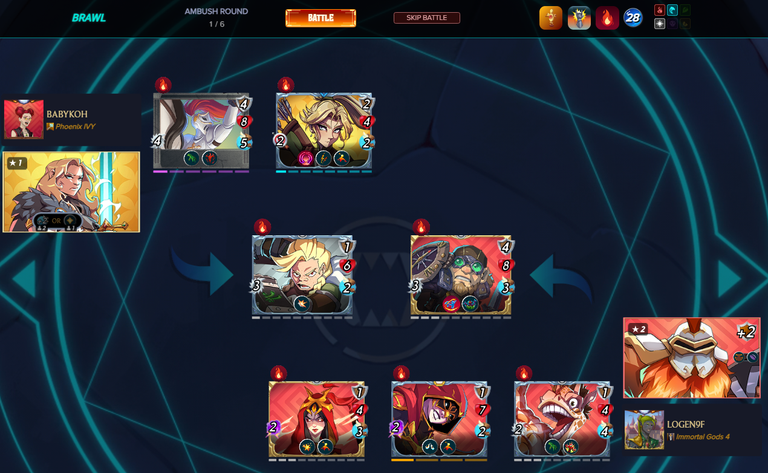This screenshot has height=473, width=768.
Task: Open LOGEN9F's player profile avatar
Action: 644,430
